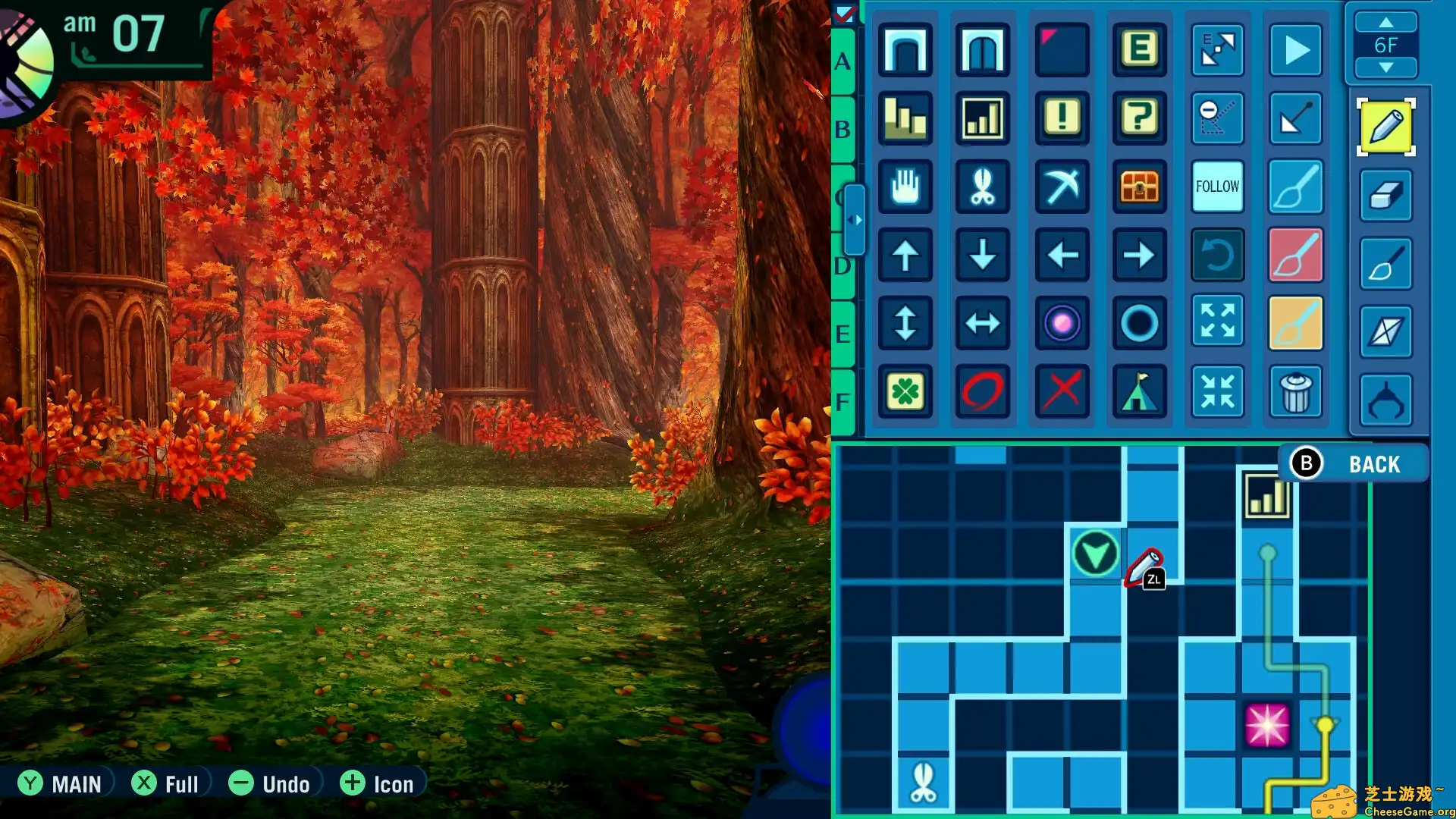Select the pickaxe mining point icon
The height and width of the screenshot is (819, 1456).
click(1061, 187)
